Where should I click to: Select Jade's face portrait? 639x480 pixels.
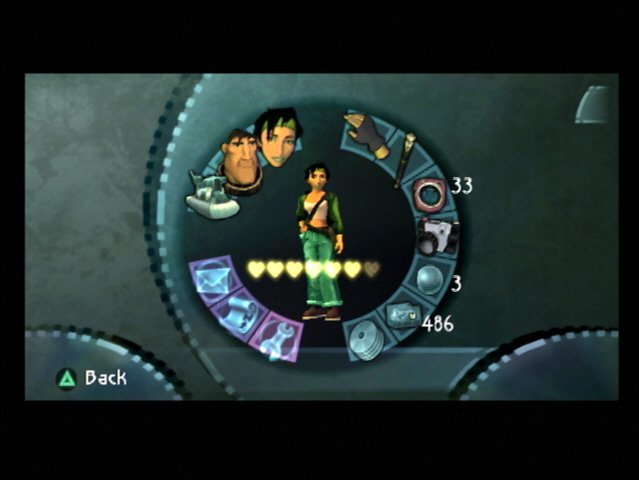click(279, 138)
